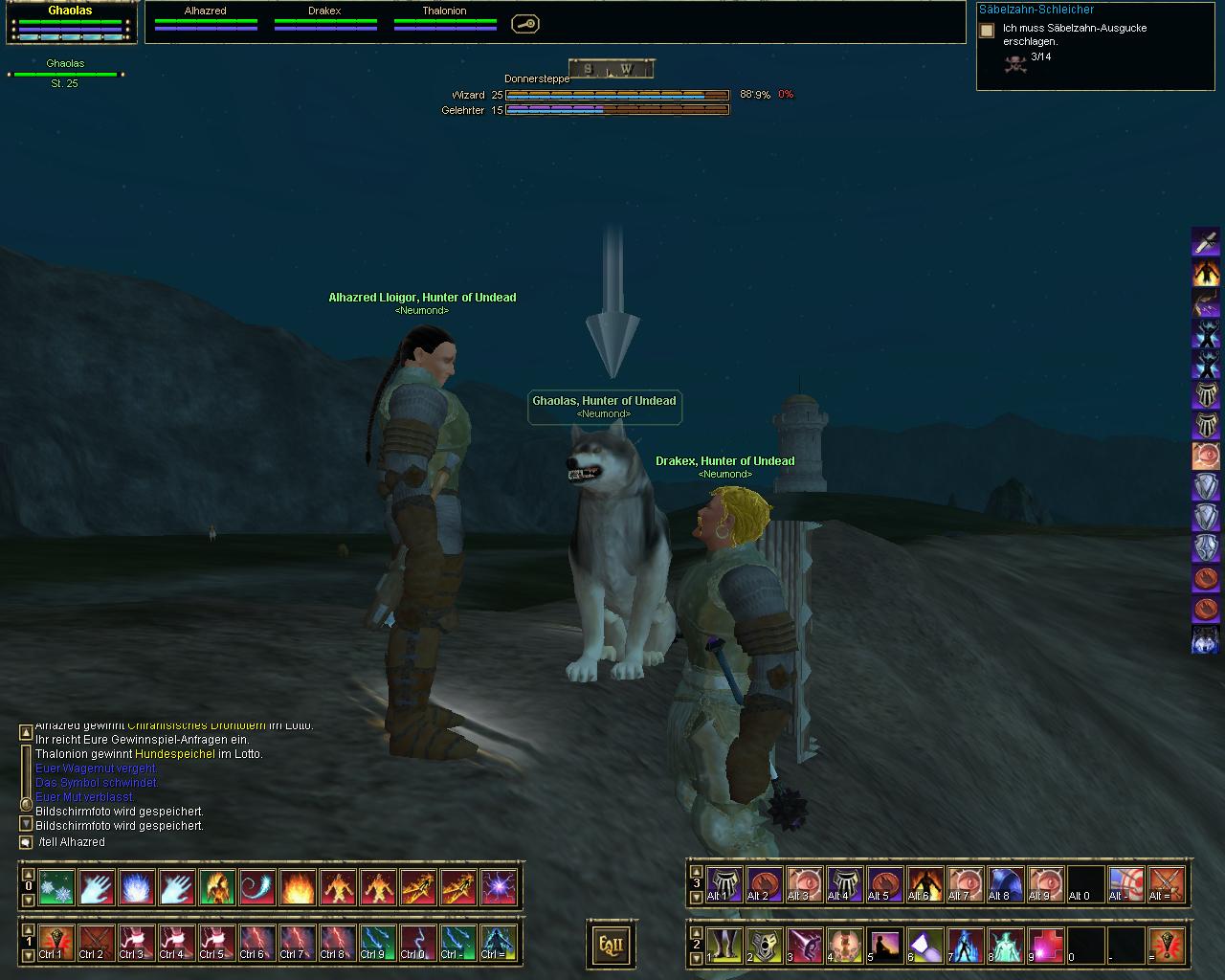Click the compass heading bar

pyautogui.click(x=612, y=69)
